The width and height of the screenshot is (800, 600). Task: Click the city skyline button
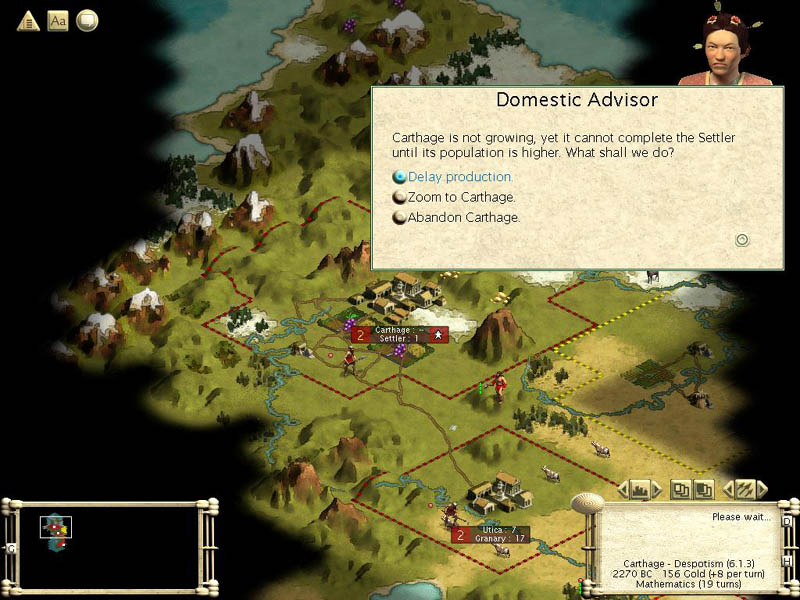[x=640, y=489]
